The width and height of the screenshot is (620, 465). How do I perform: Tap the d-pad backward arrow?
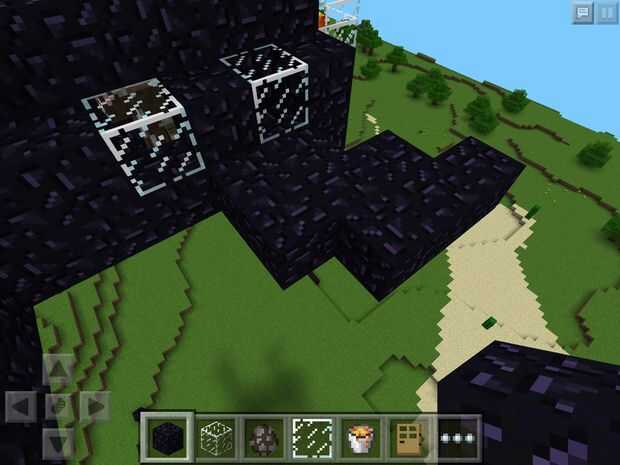click(x=58, y=443)
